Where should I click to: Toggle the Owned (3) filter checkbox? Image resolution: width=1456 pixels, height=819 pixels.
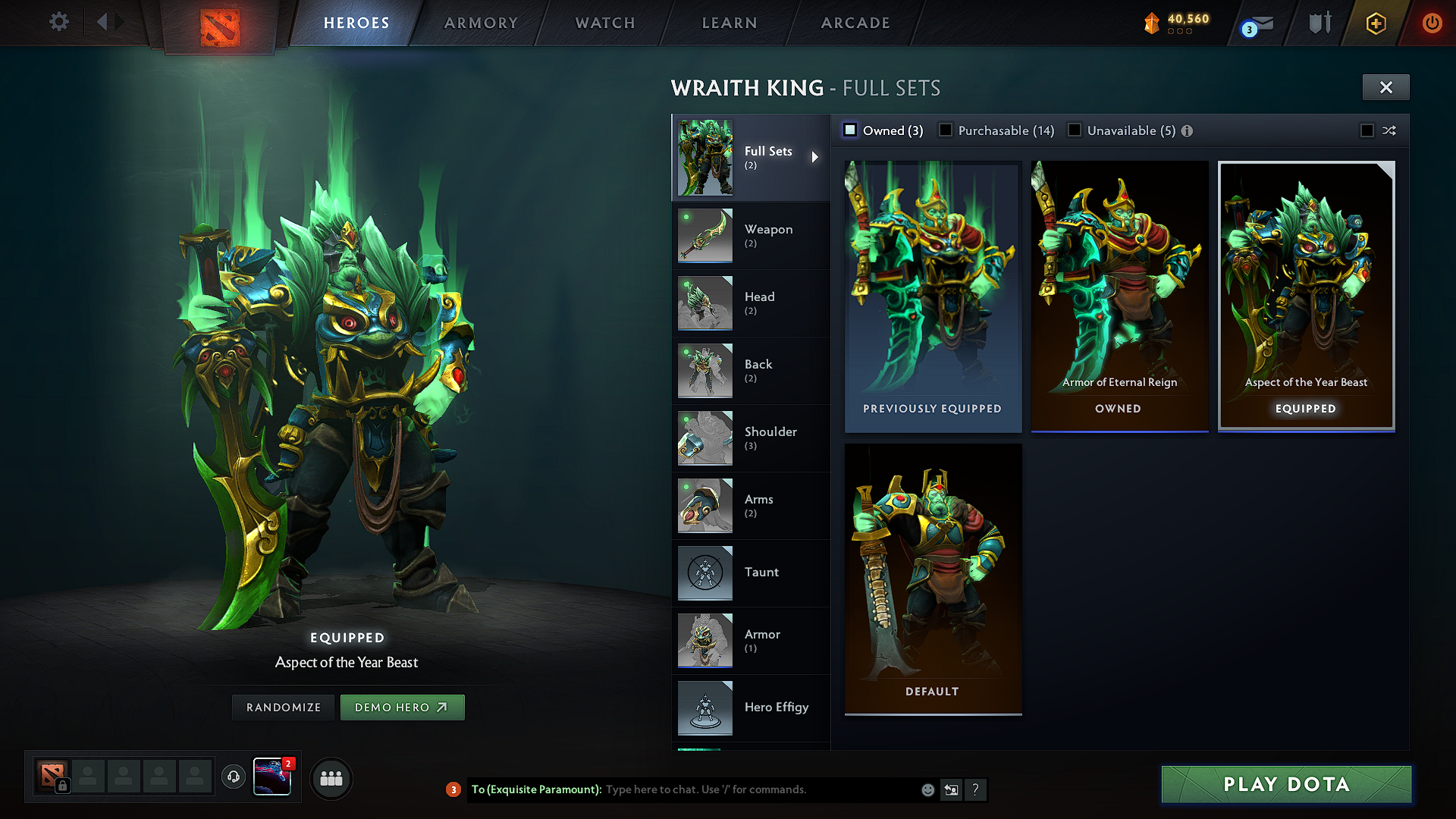[x=850, y=130]
